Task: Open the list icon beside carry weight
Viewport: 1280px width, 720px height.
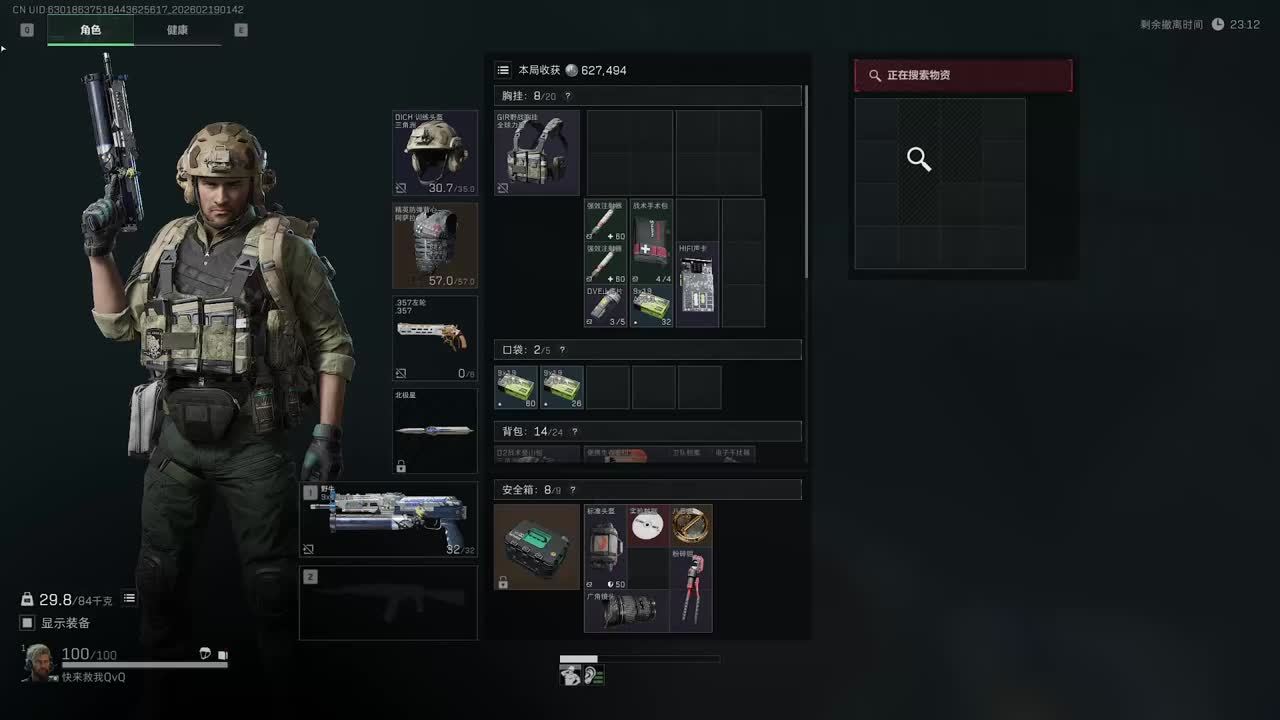Action: (129, 598)
